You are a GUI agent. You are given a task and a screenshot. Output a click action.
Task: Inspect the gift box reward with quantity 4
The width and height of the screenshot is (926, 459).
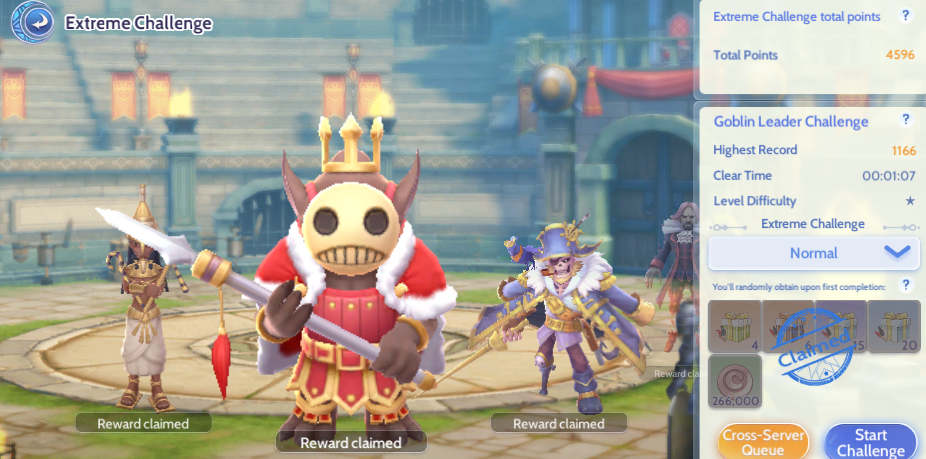(735, 326)
